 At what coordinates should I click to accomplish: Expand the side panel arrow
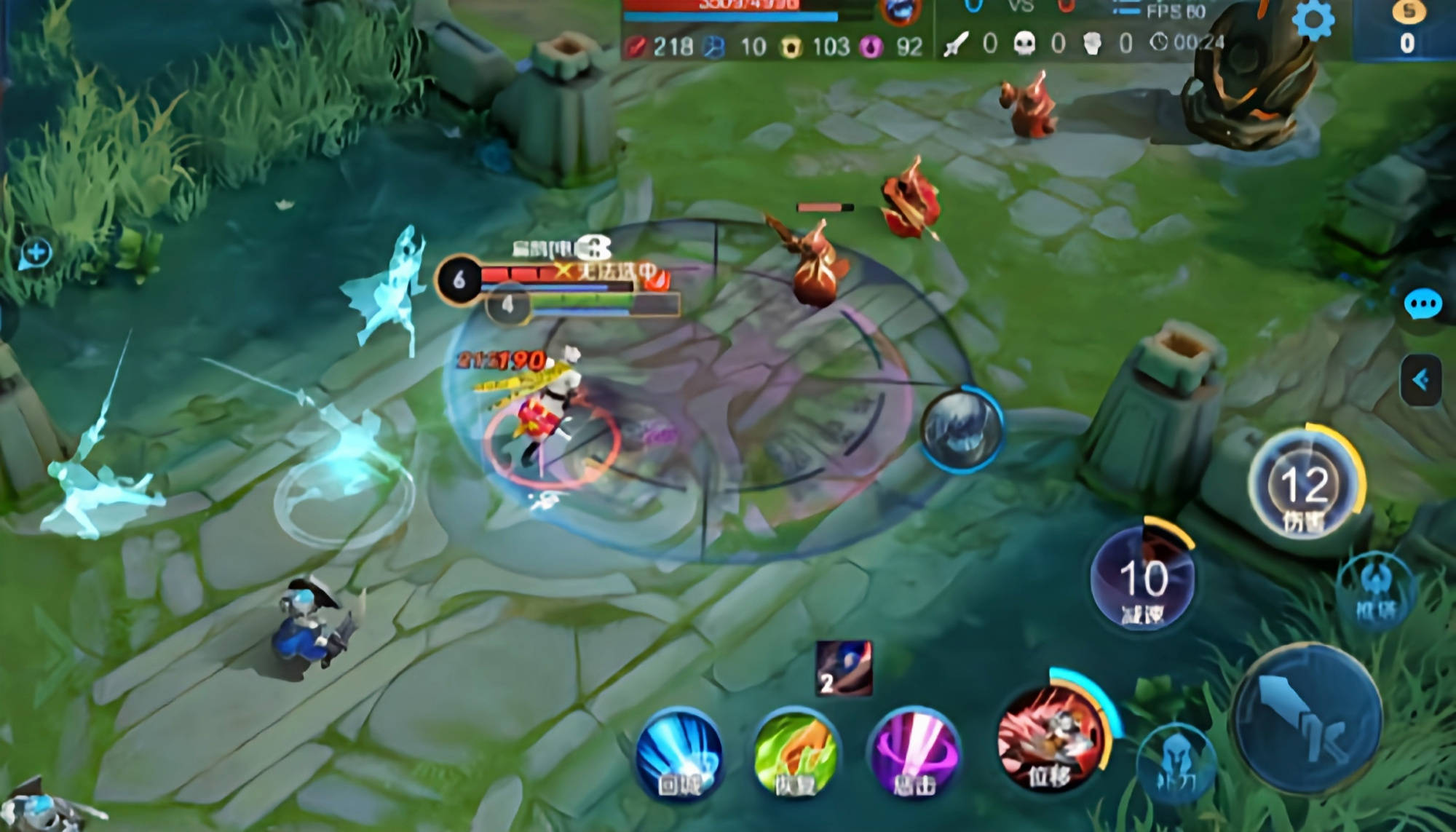click(1420, 379)
